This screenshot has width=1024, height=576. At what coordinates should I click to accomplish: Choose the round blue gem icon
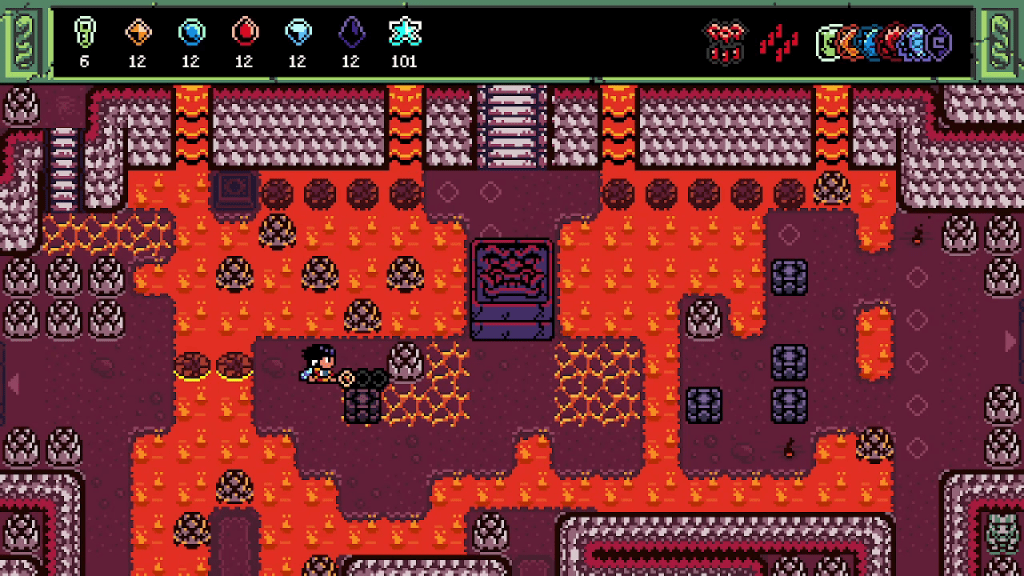pos(191,33)
